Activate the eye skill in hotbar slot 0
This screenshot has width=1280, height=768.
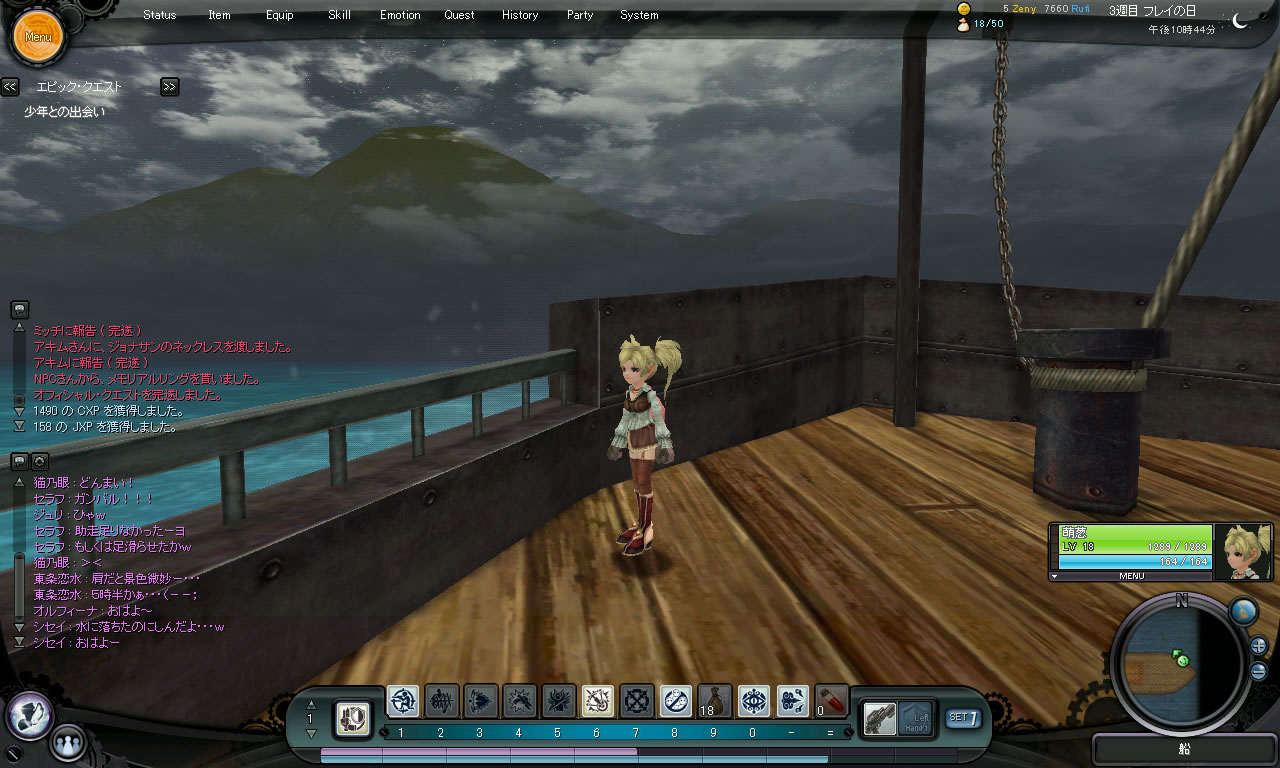pyautogui.click(x=754, y=701)
